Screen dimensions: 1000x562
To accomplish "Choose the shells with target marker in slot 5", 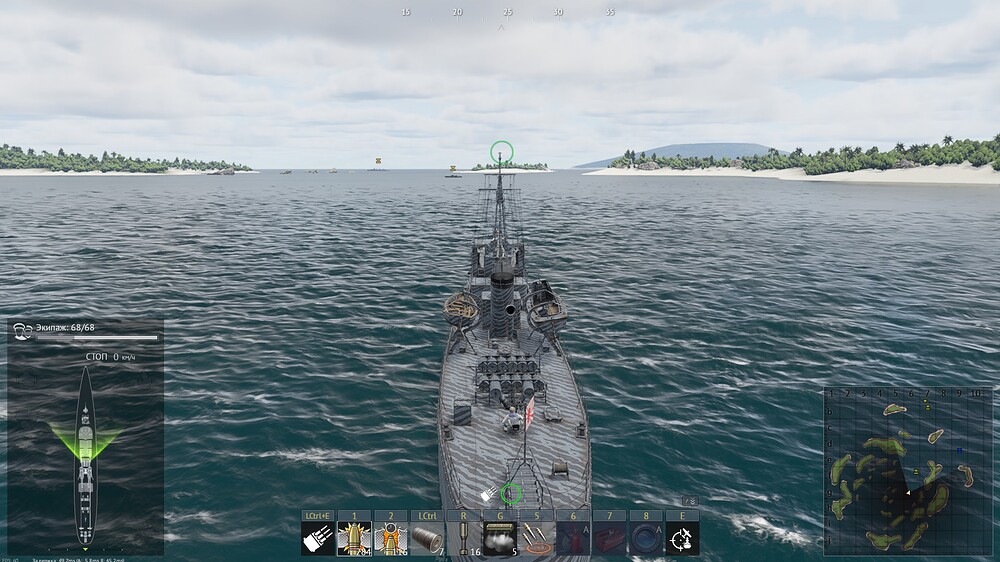I will point(537,538).
